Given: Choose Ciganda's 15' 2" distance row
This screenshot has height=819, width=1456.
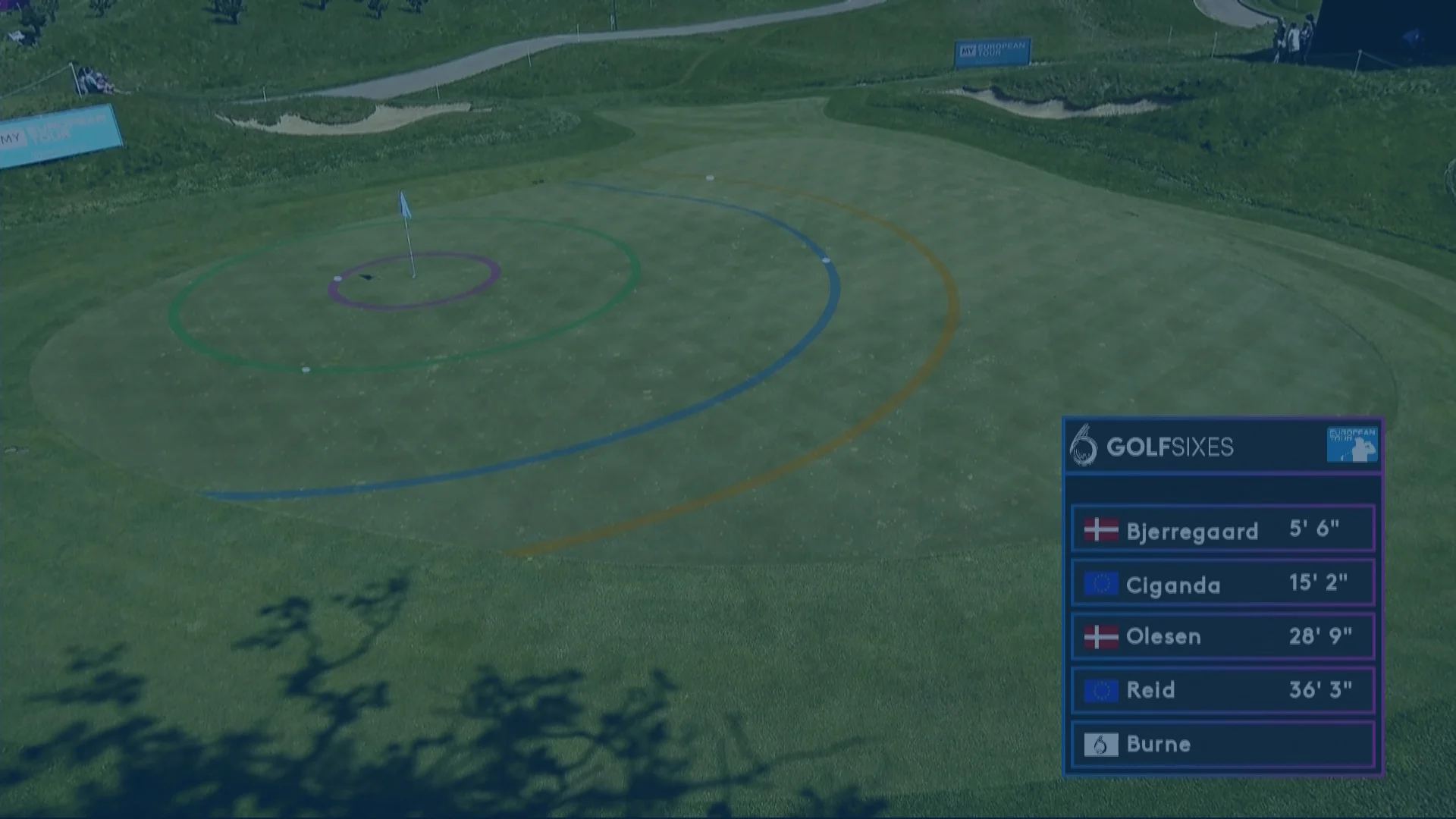Looking at the screenshot, I should [x=1222, y=583].
